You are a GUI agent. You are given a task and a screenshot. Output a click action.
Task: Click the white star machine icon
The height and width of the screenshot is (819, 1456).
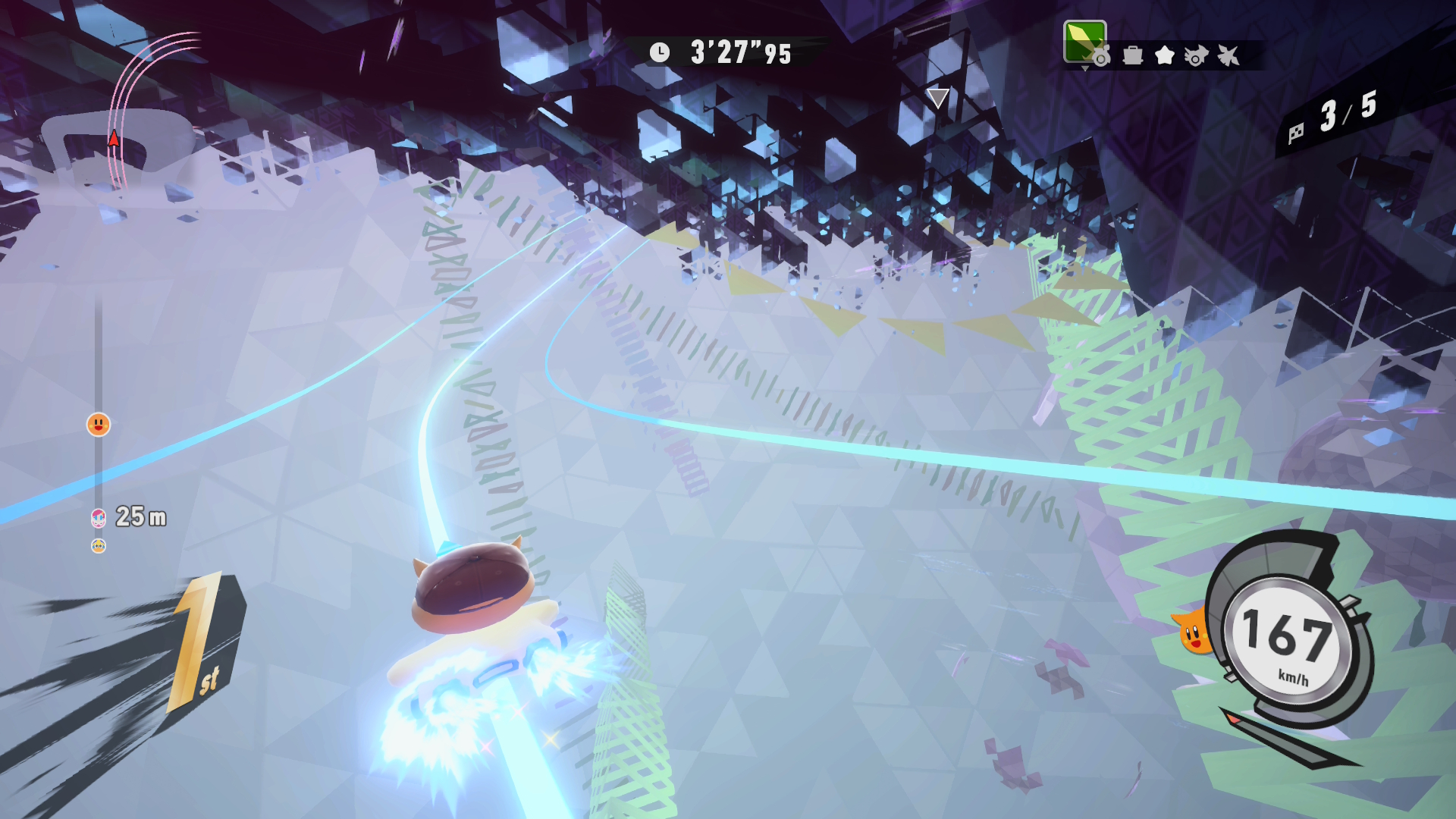1164,55
